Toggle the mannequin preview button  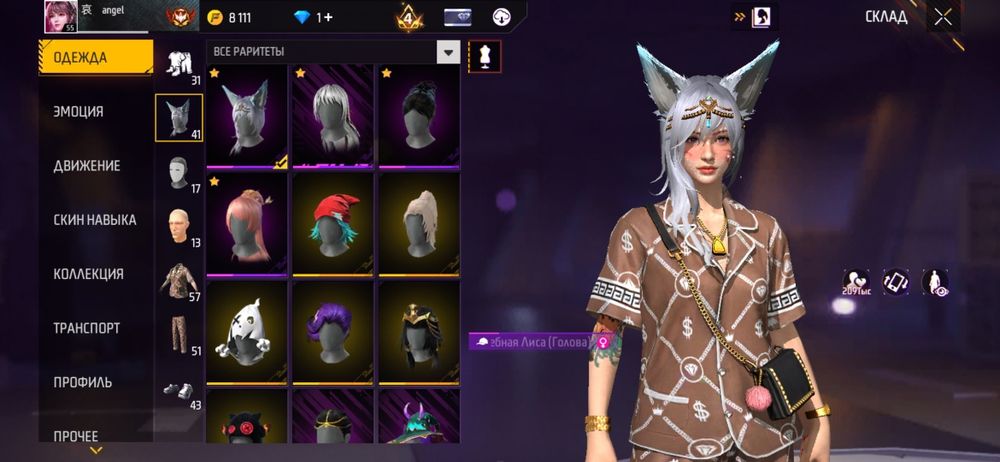coord(485,56)
